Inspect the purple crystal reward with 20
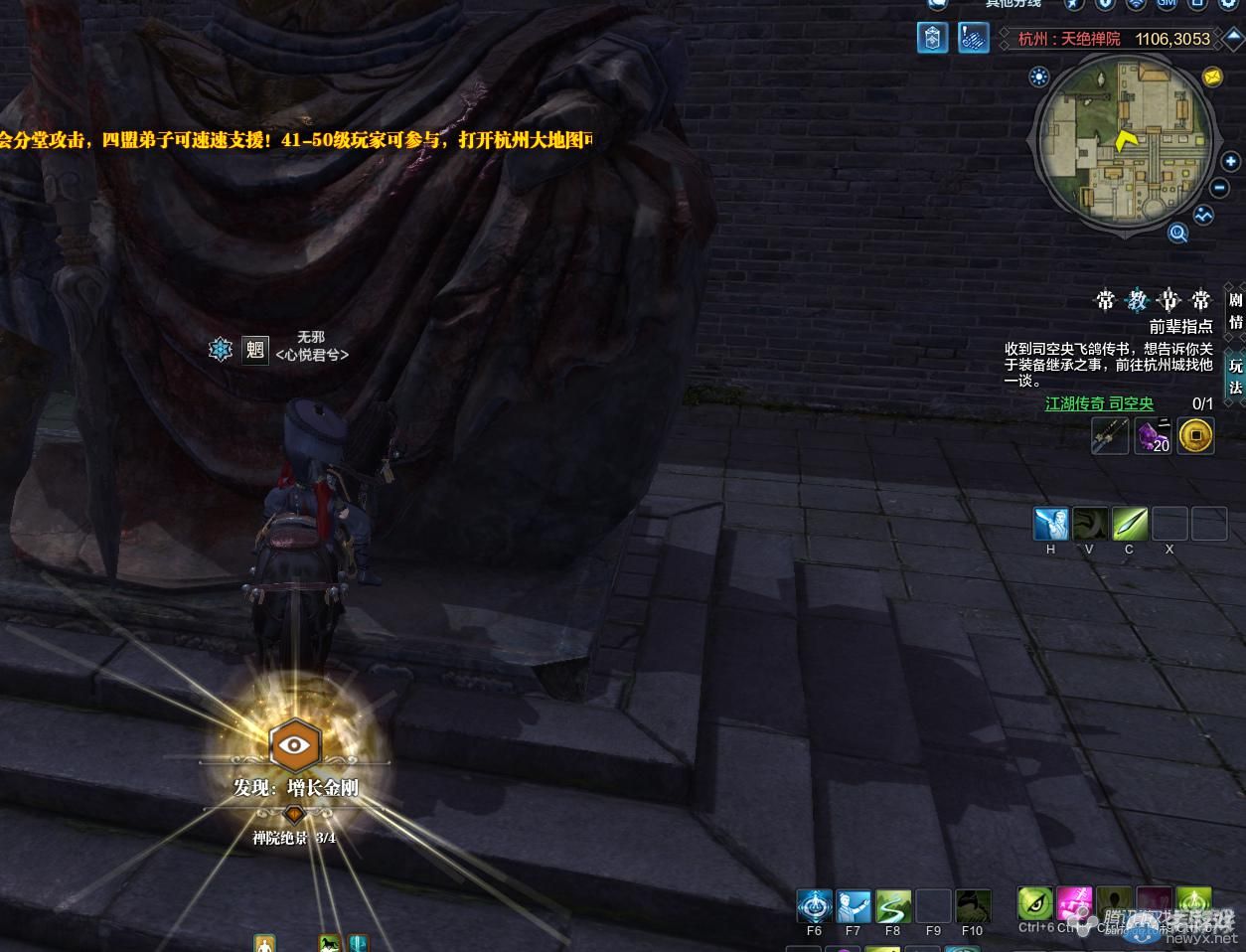This screenshot has height=952, width=1246. click(x=1153, y=436)
